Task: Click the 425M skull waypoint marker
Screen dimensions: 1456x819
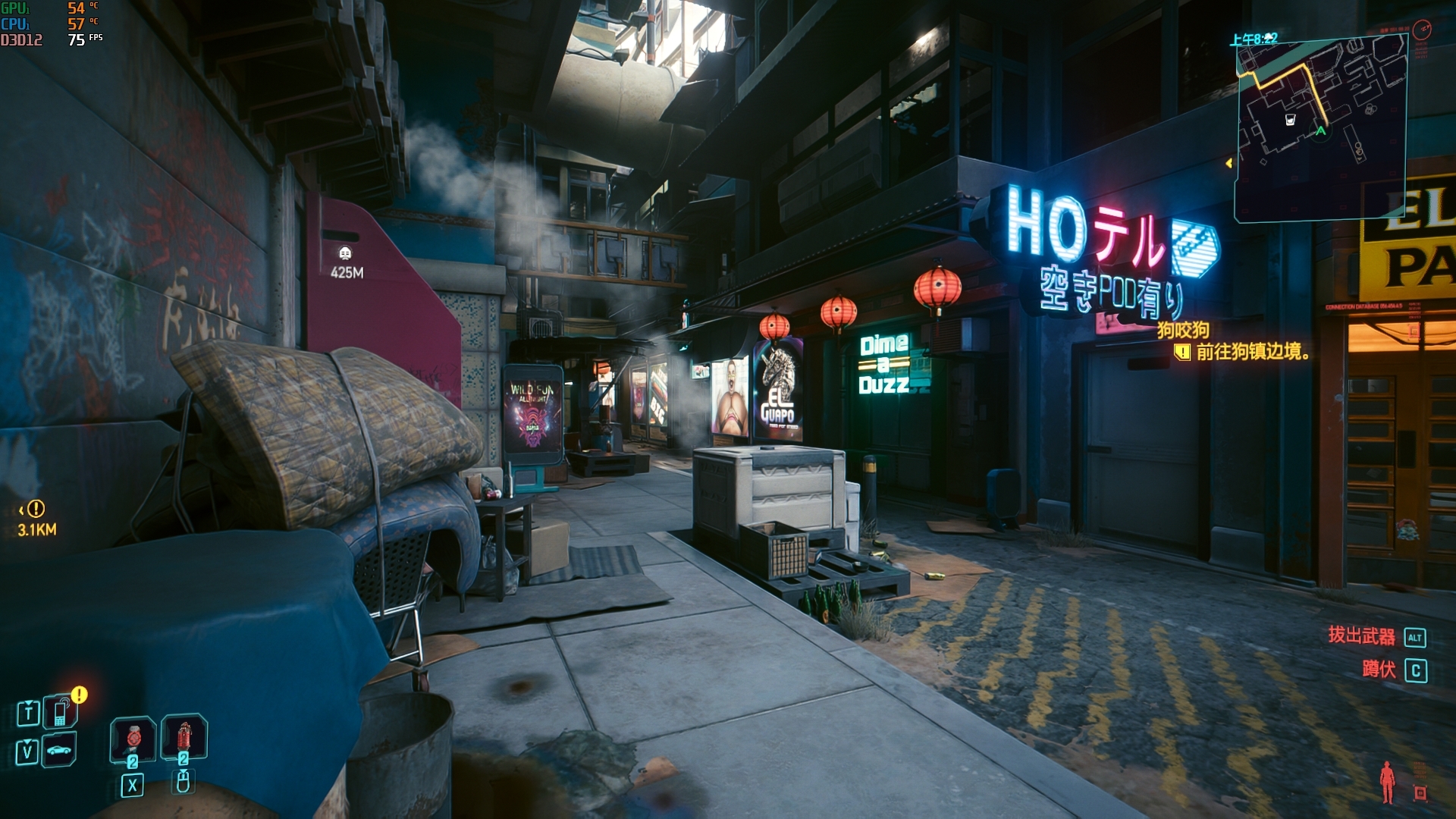Action: pyautogui.click(x=345, y=253)
